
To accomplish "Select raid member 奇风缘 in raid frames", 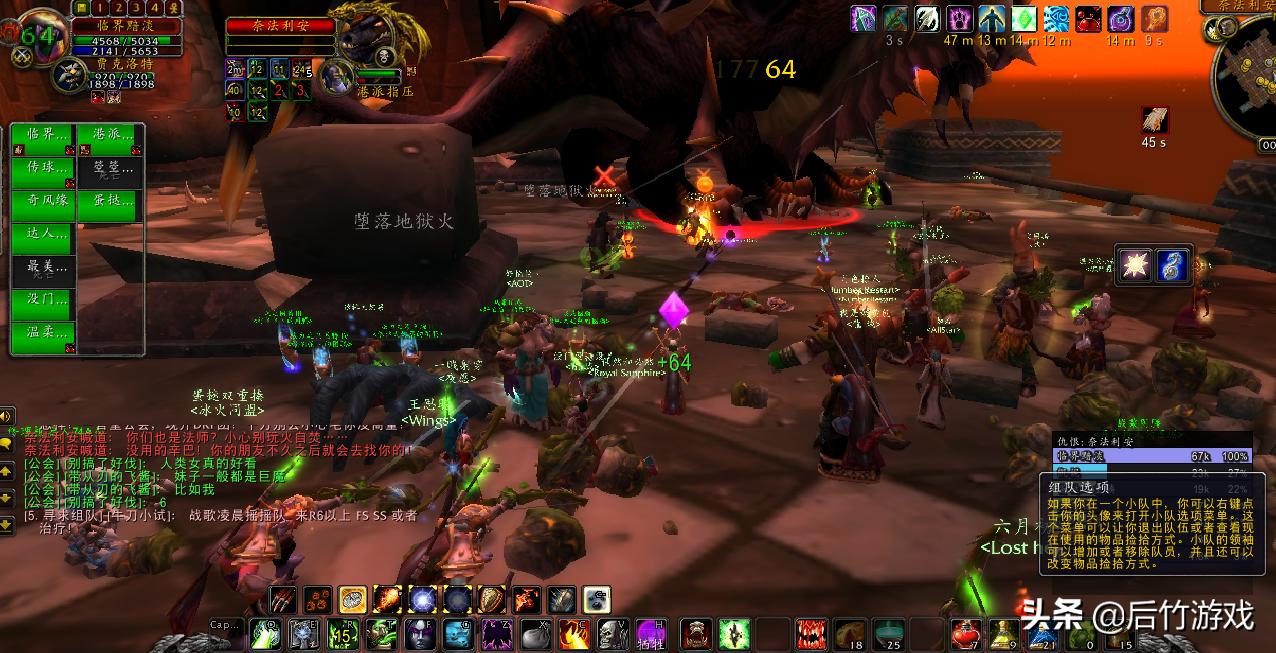I will pyautogui.click(x=45, y=201).
